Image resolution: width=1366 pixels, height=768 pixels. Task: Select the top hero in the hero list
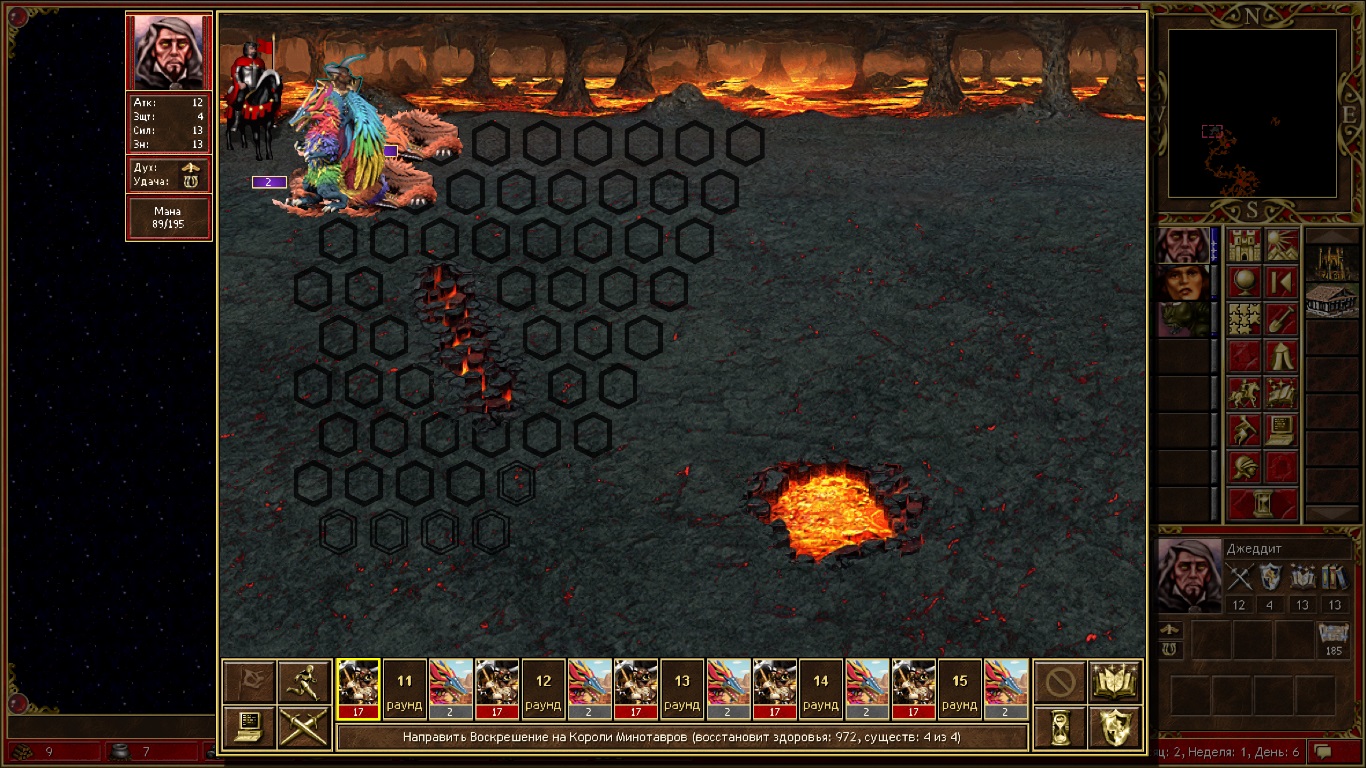(x=1182, y=245)
